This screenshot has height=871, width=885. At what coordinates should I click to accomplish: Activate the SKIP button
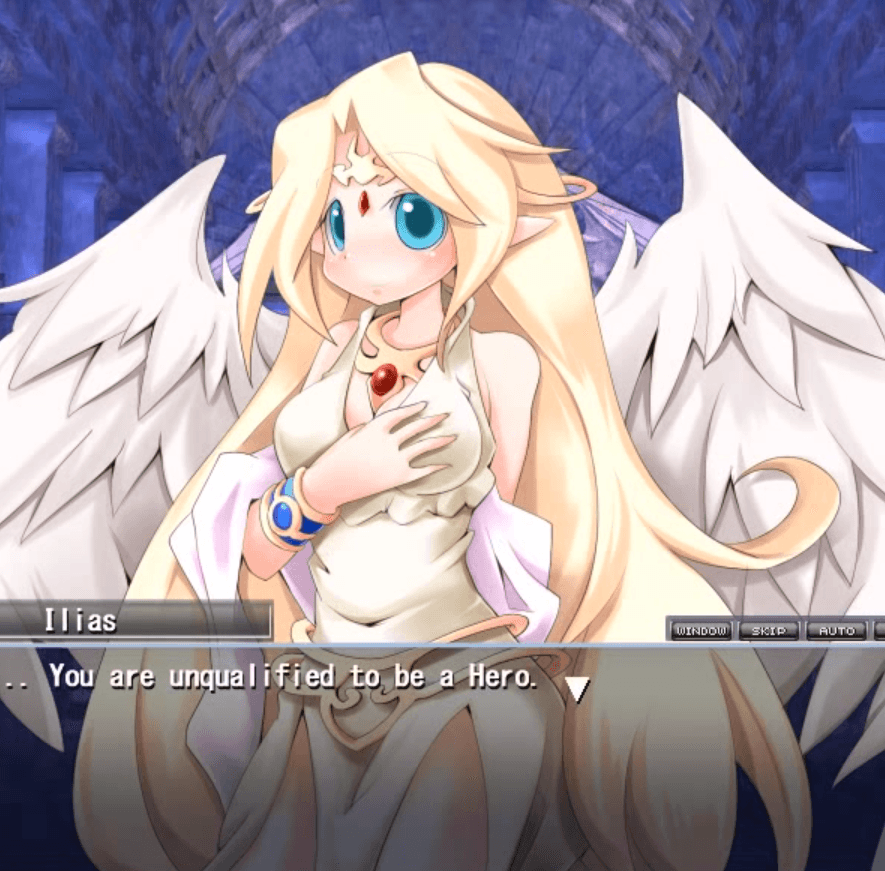769,631
